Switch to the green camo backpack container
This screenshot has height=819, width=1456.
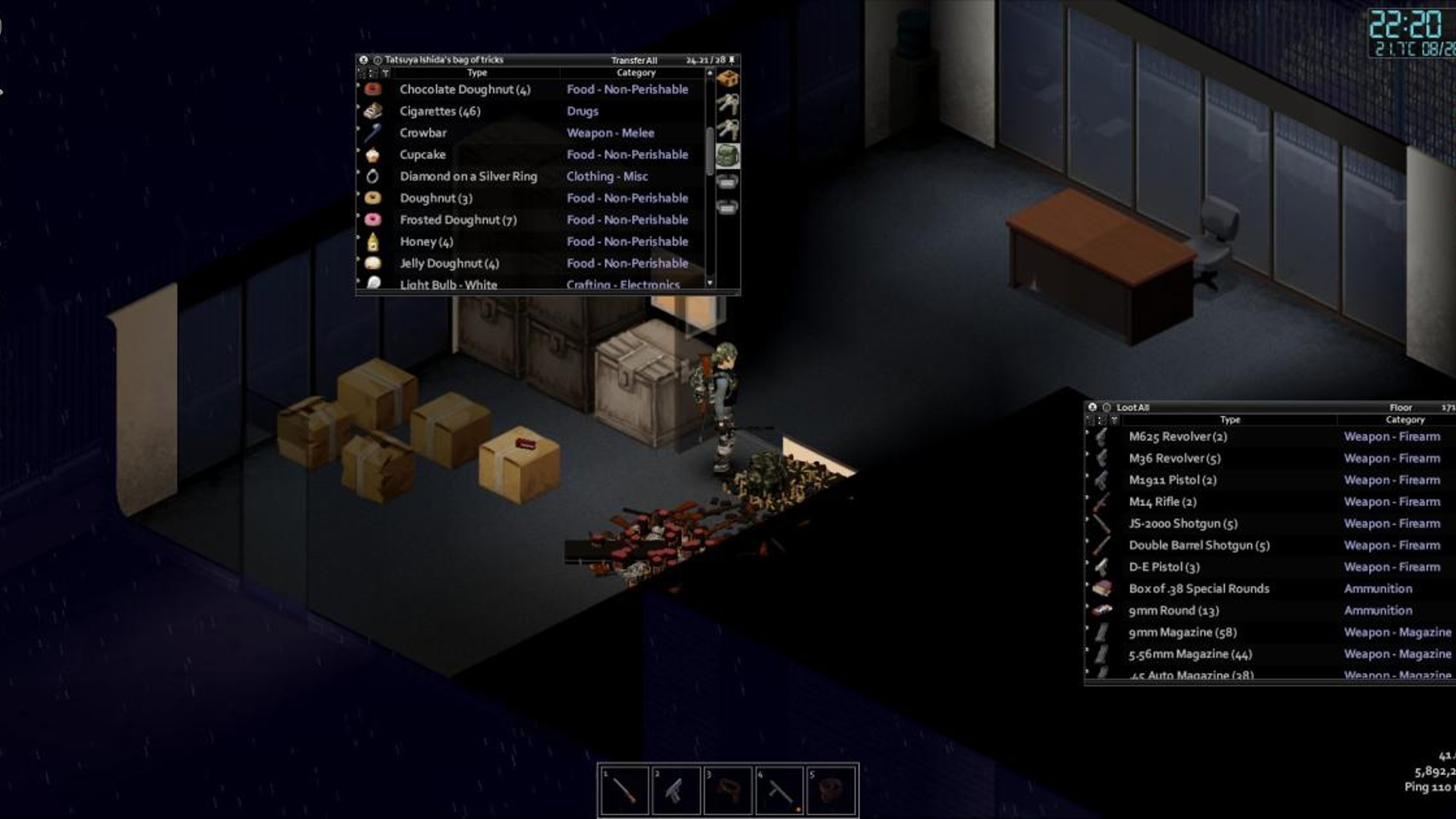(728, 155)
